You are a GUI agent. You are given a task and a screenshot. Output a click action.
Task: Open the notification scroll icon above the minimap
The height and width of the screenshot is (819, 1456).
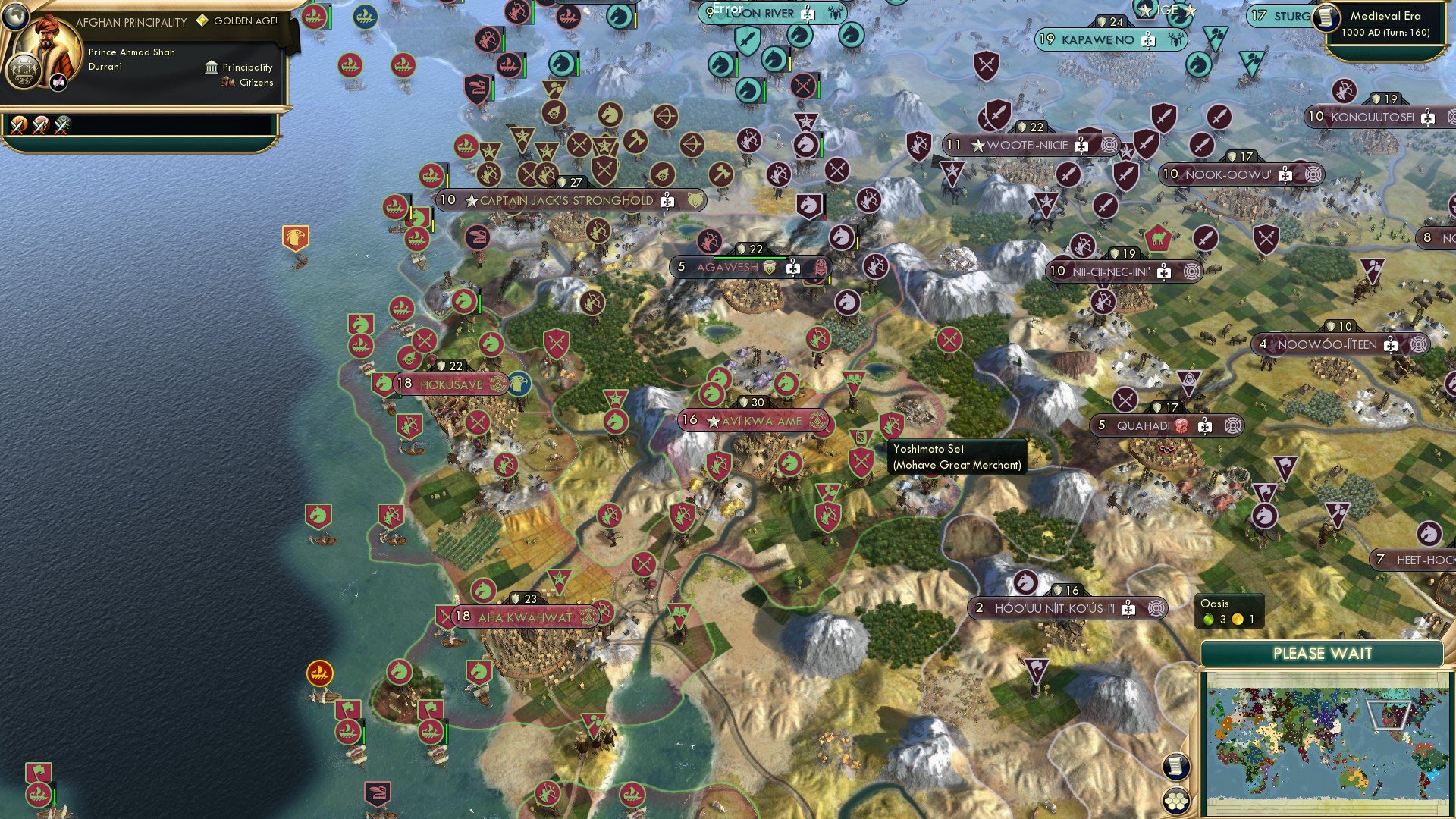click(1175, 768)
